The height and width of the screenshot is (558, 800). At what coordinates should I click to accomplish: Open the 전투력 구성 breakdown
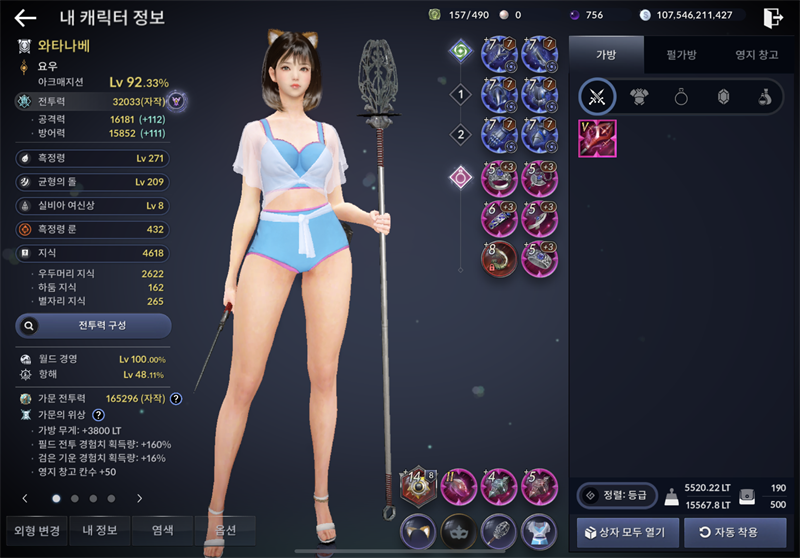coord(93,325)
